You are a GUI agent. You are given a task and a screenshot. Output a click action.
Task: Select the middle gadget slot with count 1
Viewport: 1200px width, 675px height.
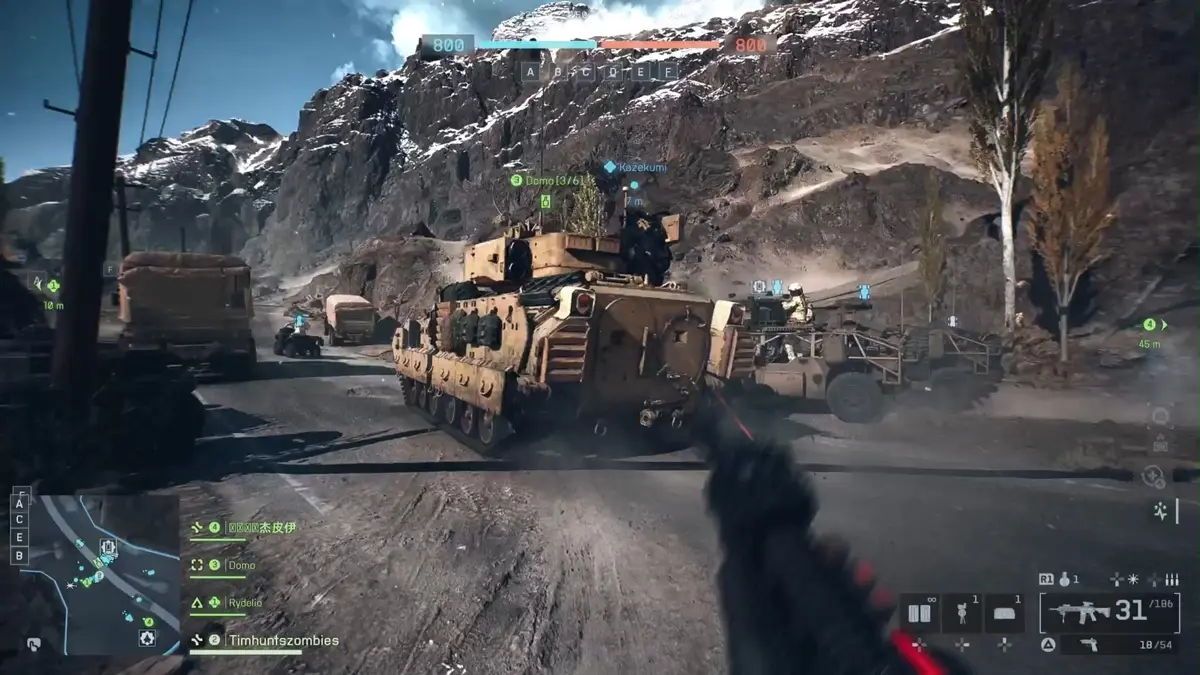pyautogui.click(x=962, y=612)
